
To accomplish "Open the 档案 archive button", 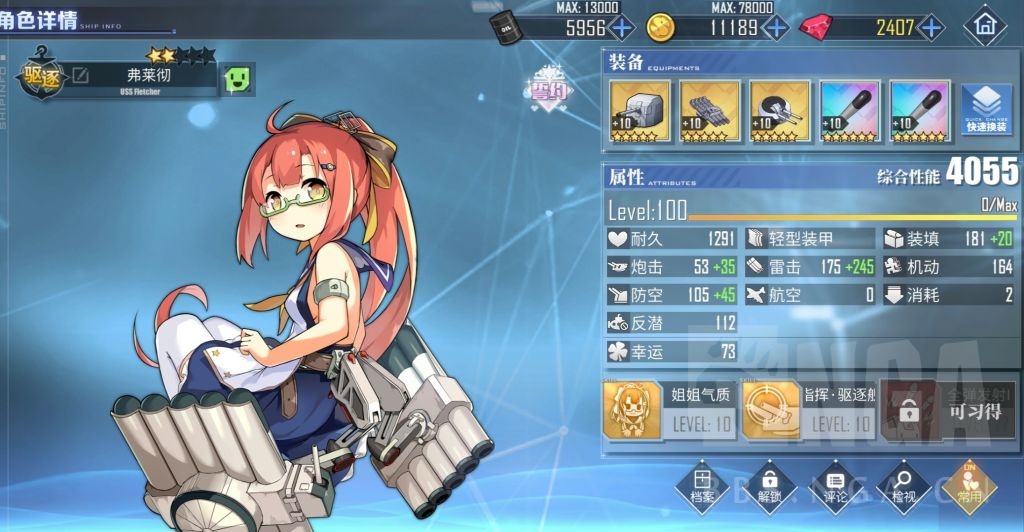I will click(702, 484).
